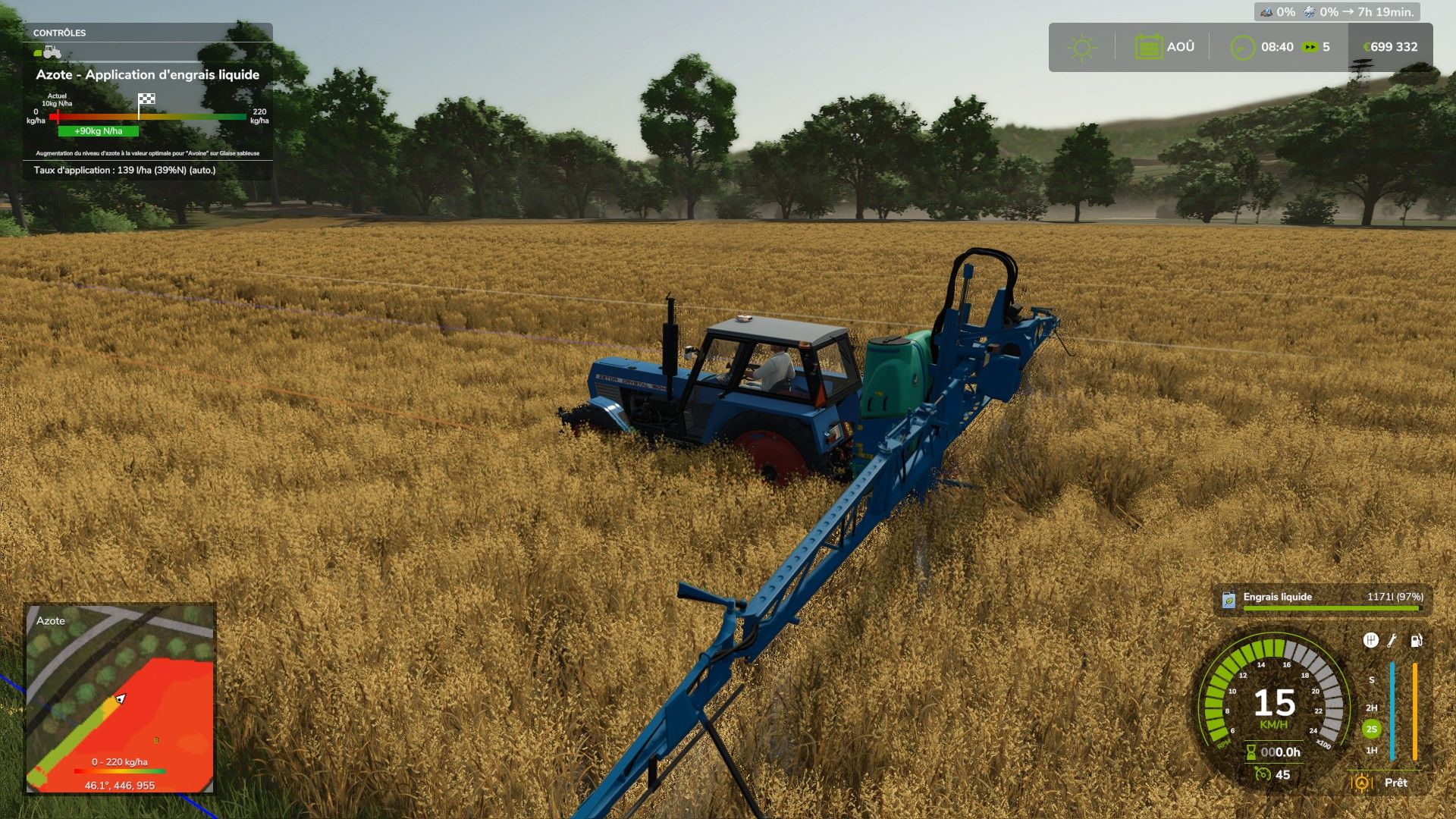Toggle the fast-forward x5 time speed
The height and width of the screenshot is (819, 1456).
[x=1310, y=46]
